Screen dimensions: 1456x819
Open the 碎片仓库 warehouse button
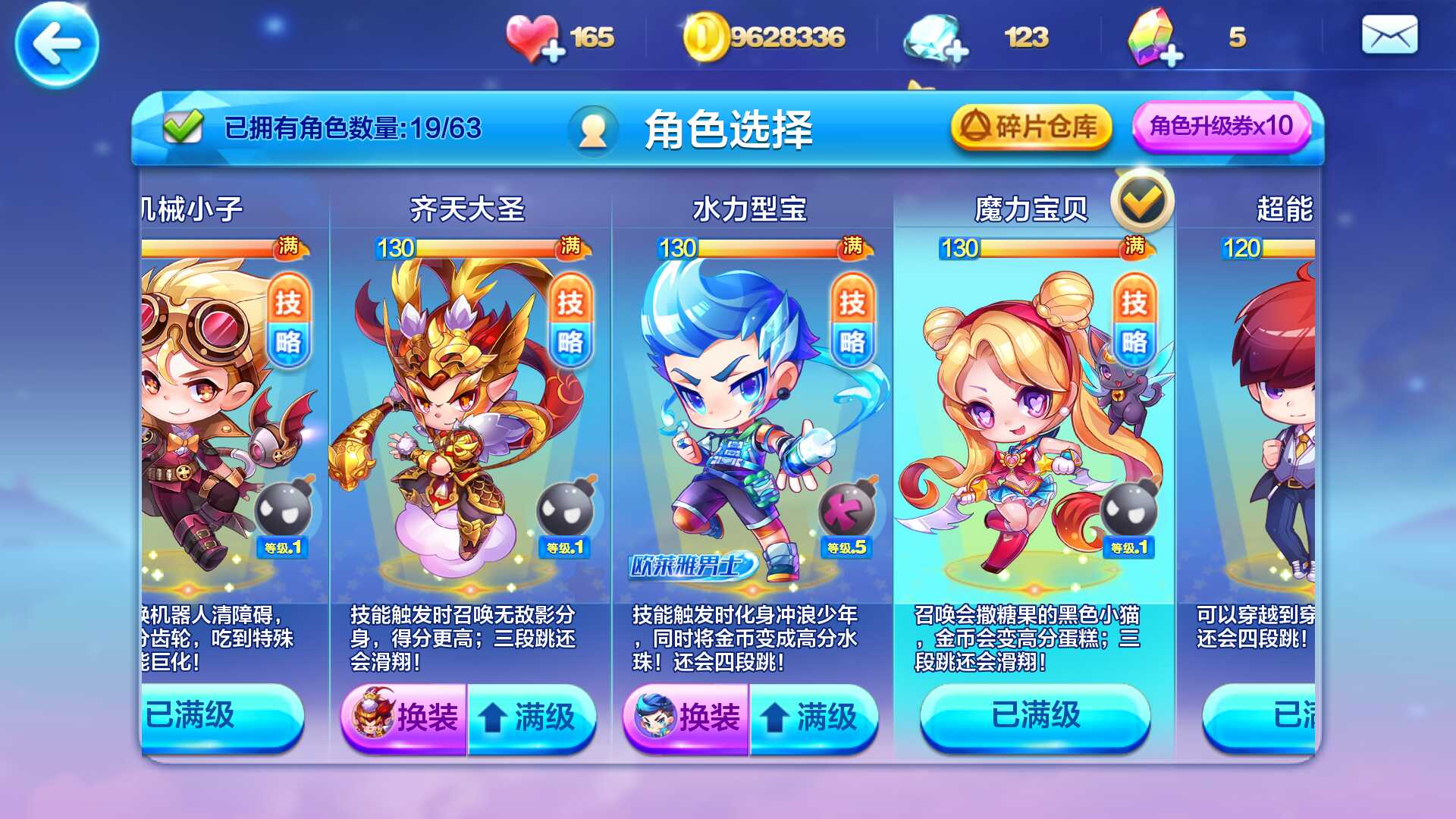[x=1031, y=127]
